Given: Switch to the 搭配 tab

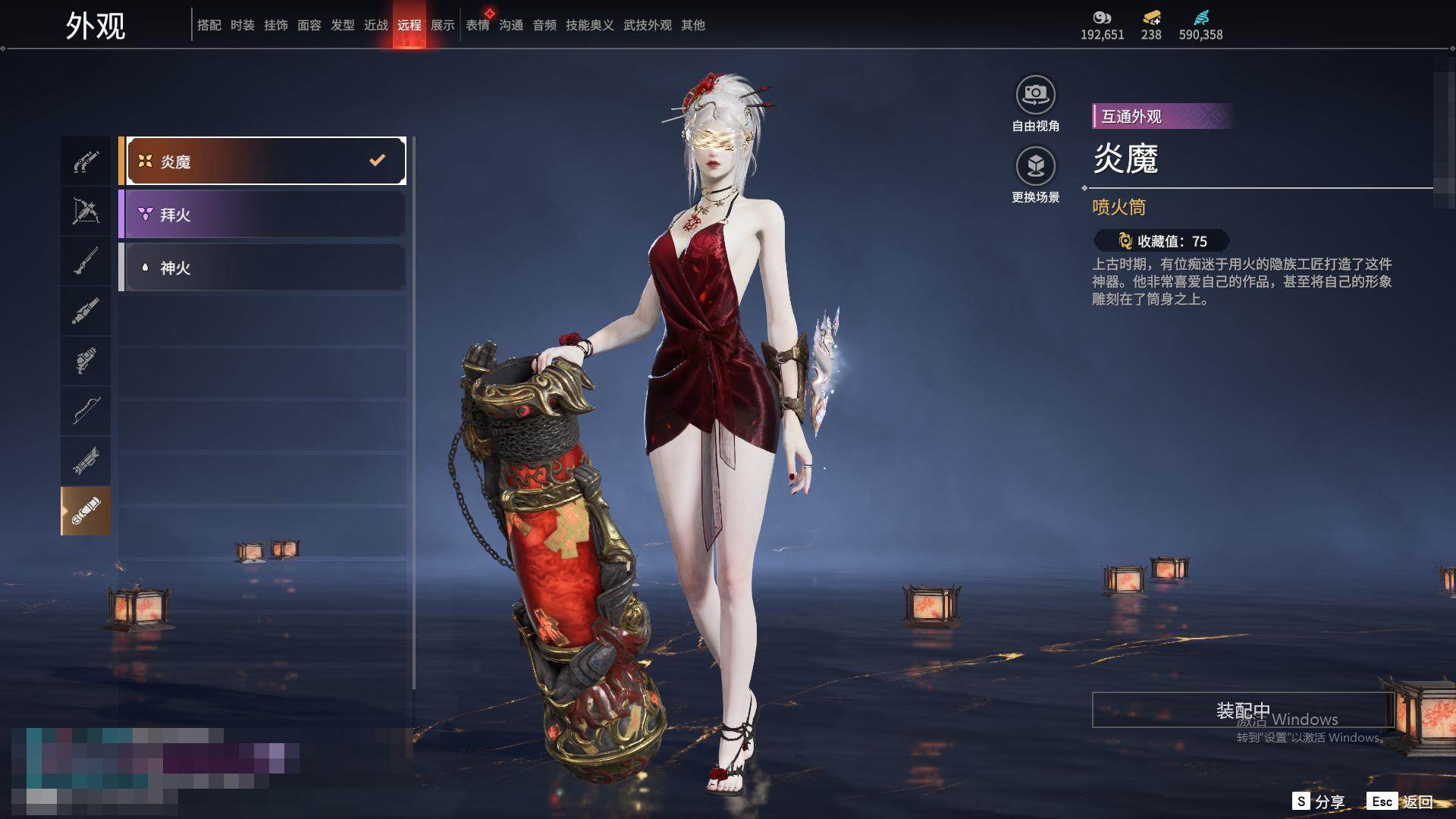Looking at the screenshot, I should point(209,25).
